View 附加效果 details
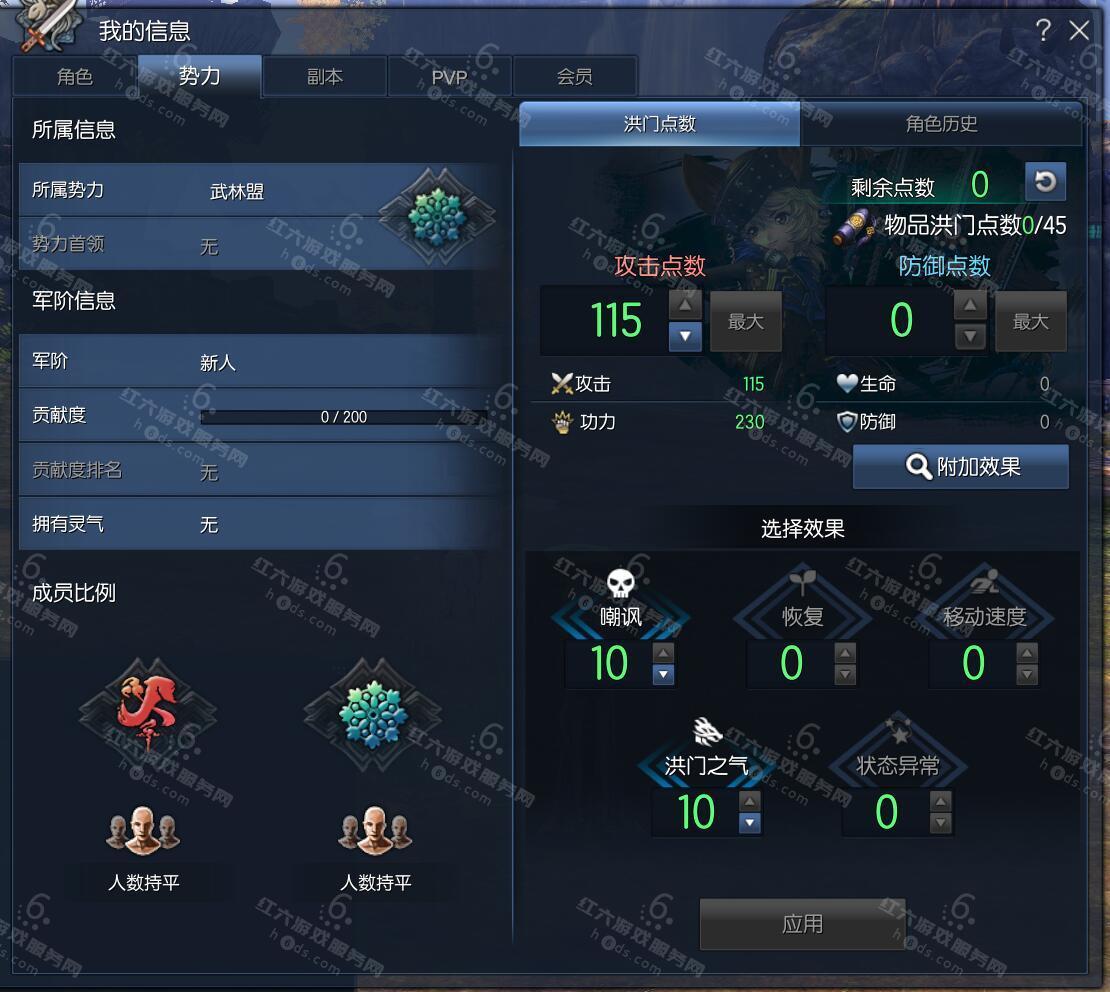The image size is (1110, 992). click(x=961, y=467)
